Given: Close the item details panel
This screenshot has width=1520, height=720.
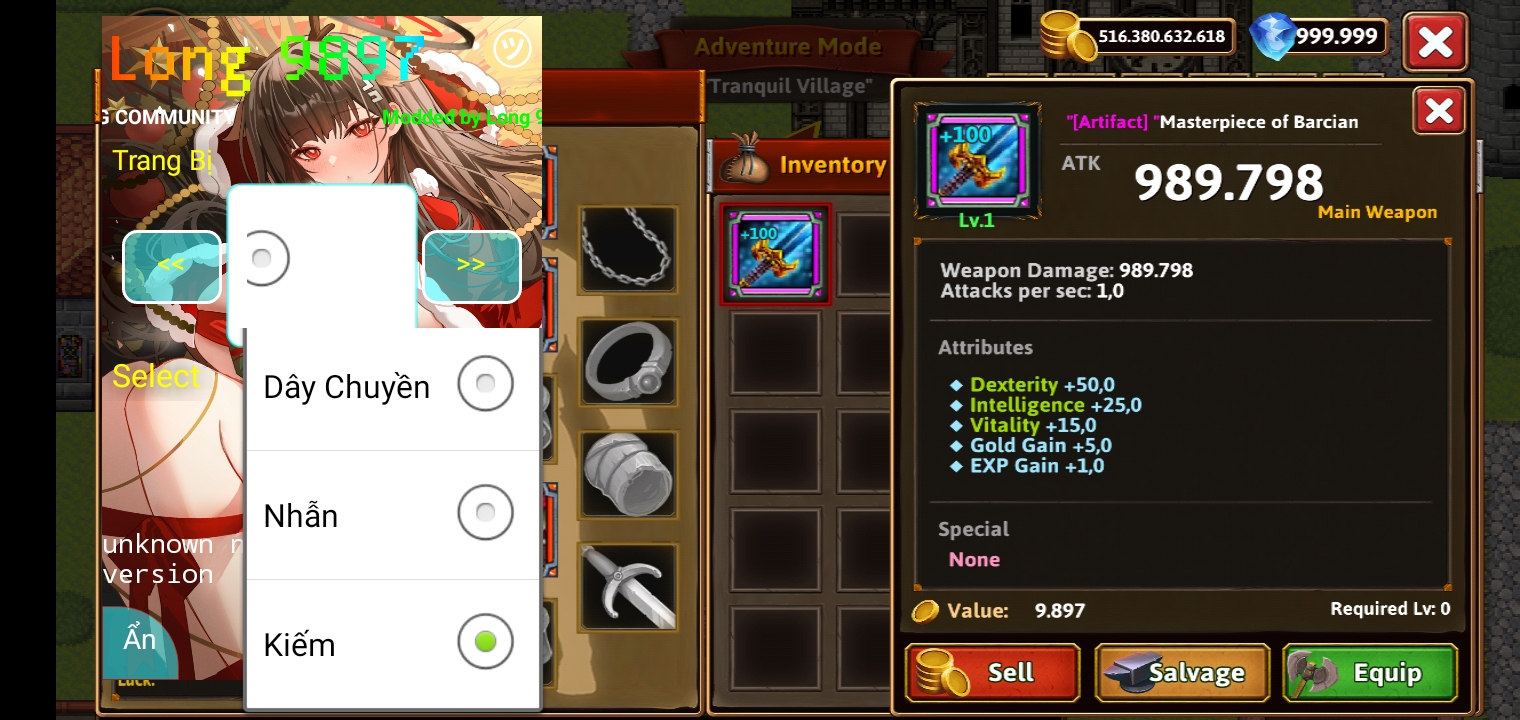Looking at the screenshot, I should pyautogui.click(x=1438, y=111).
